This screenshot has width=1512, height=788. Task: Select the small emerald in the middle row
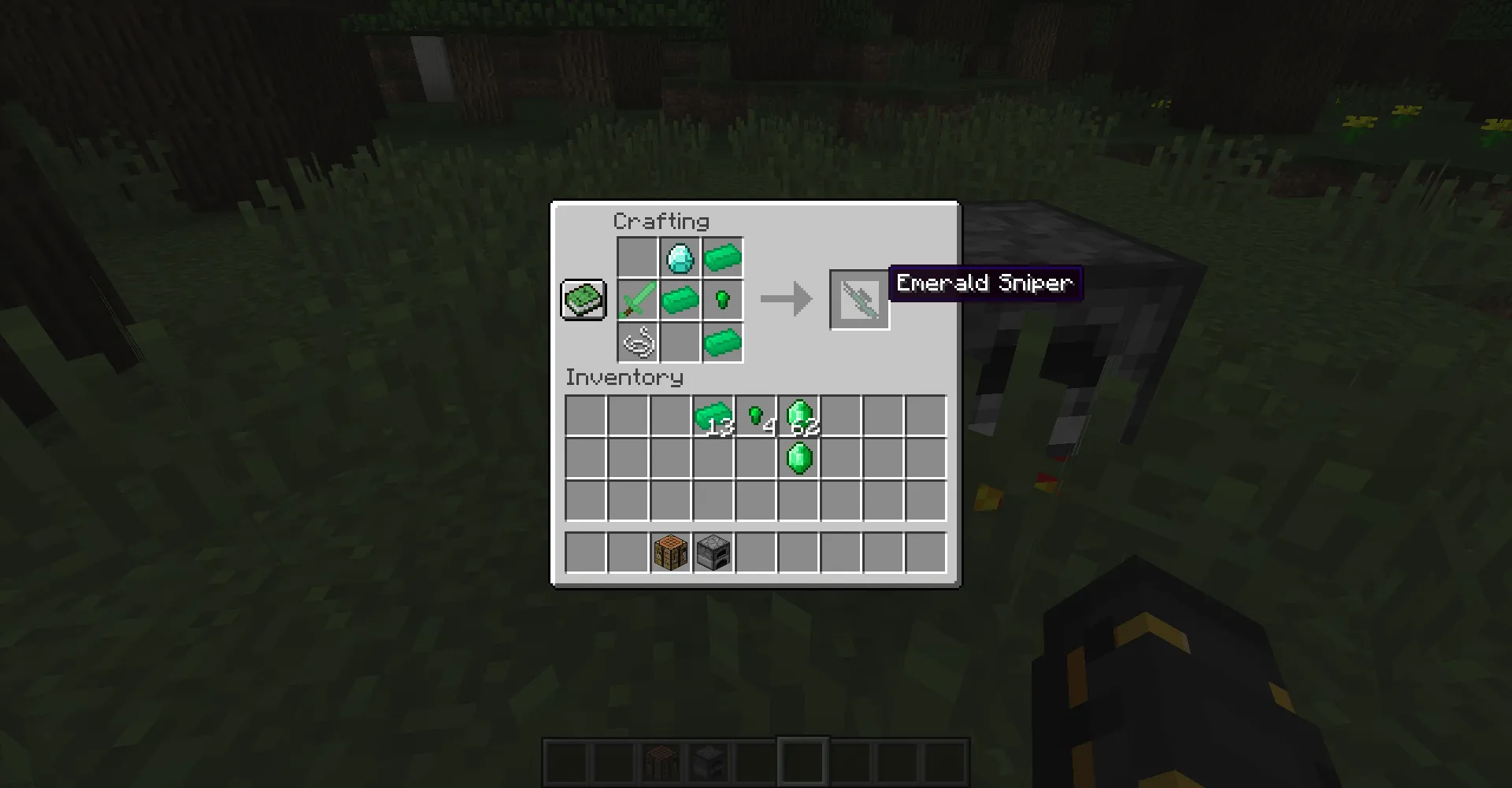coord(723,299)
